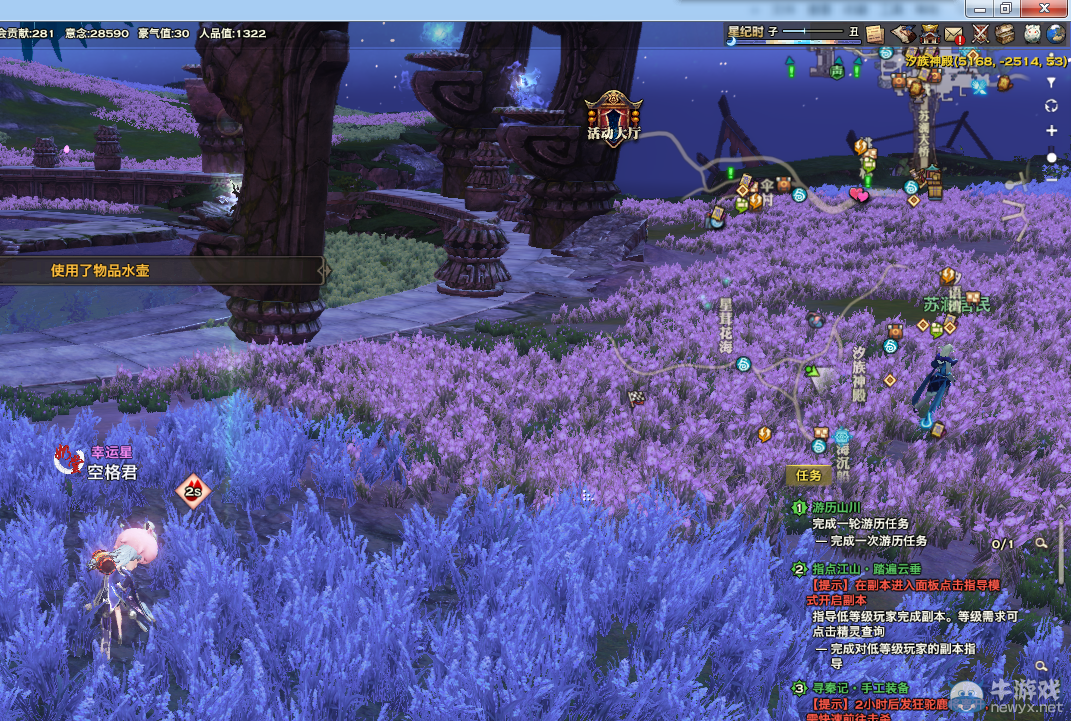Zoom in the map with plus button
Image resolution: width=1071 pixels, height=721 pixels.
pyautogui.click(x=1051, y=131)
